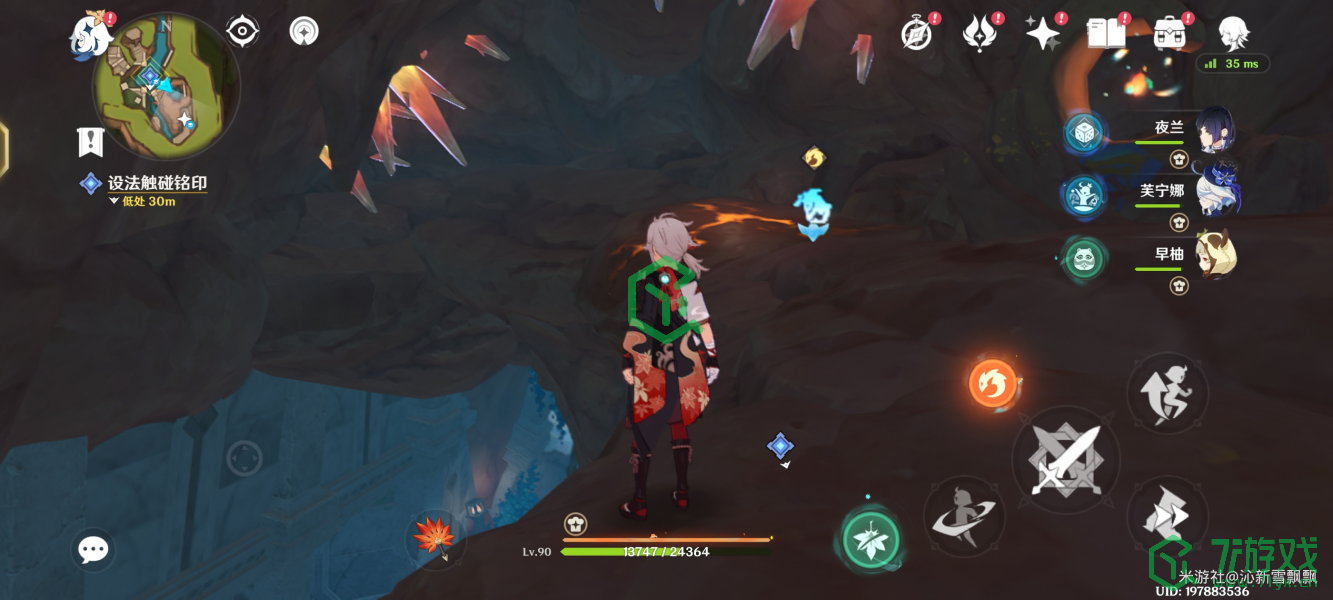
Task: Open the tutorial book icon
Action: pyautogui.click(x=1105, y=34)
